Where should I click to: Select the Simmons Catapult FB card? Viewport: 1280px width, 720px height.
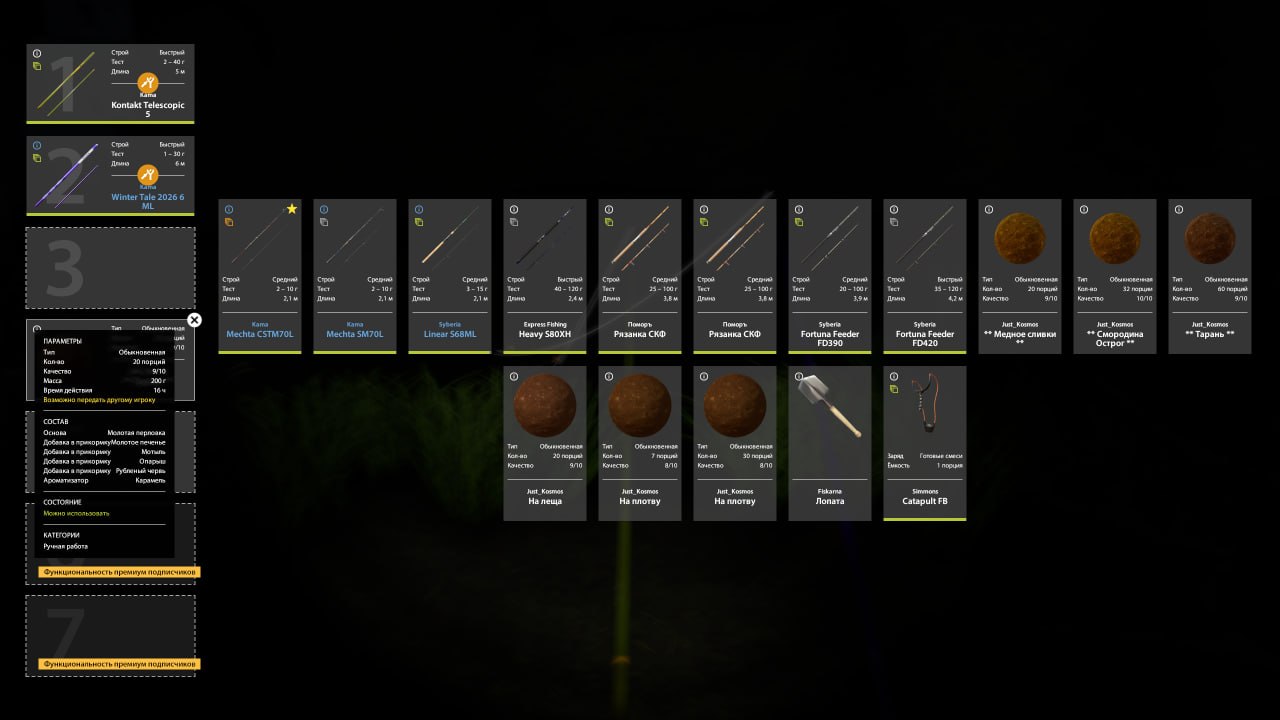click(x=925, y=443)
